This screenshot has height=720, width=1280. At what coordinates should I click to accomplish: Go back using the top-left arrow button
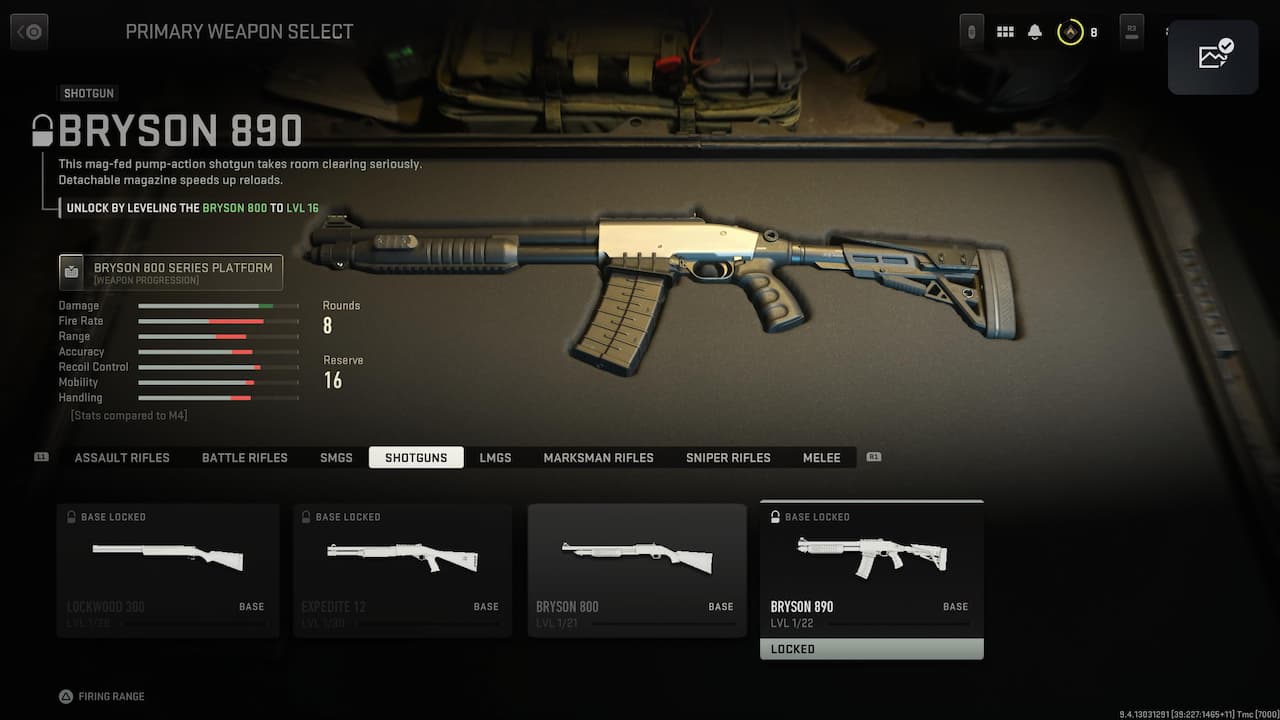point(29,32)
